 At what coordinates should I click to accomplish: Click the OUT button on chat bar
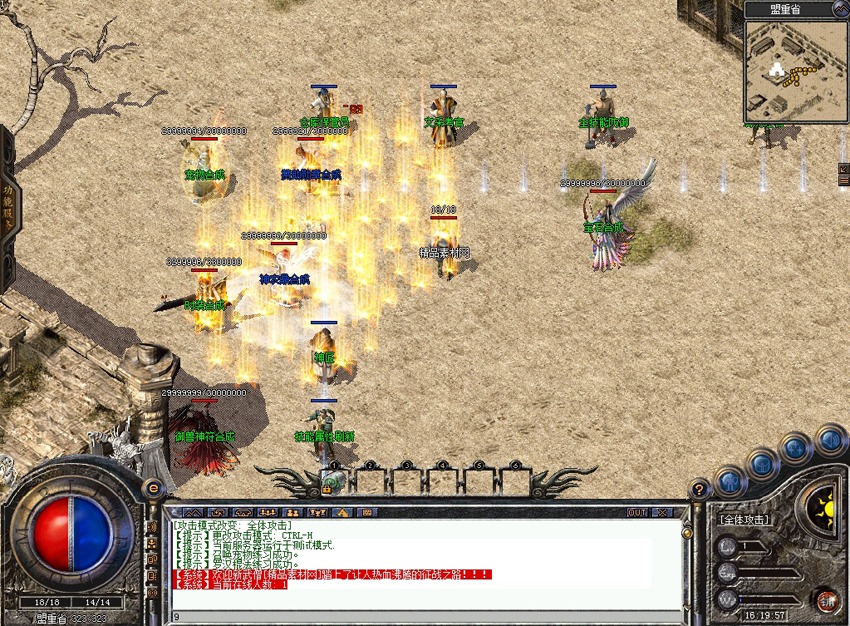click(637, 512)
